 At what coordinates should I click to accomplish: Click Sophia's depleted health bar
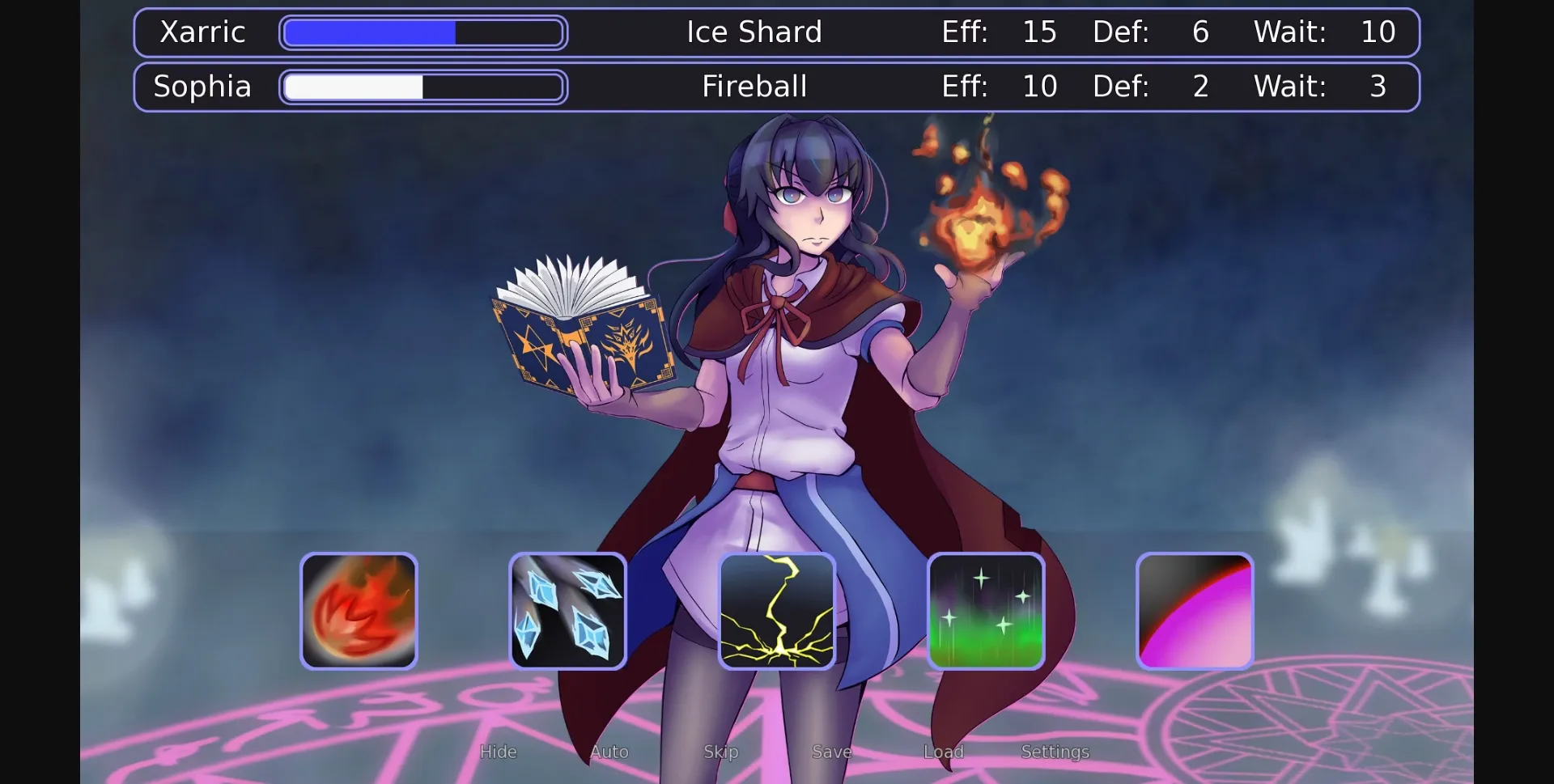[x=422, y=87]
